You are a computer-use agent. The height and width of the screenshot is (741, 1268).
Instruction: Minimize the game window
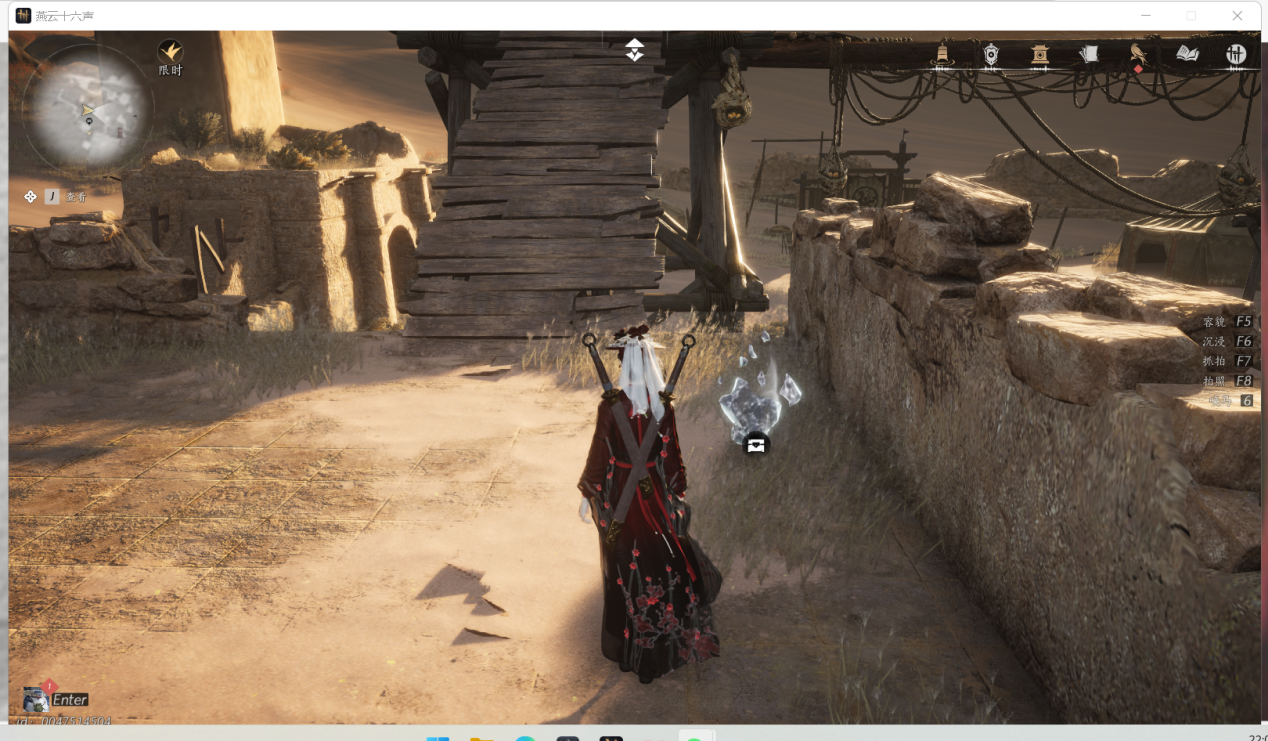coord(1146,16)
